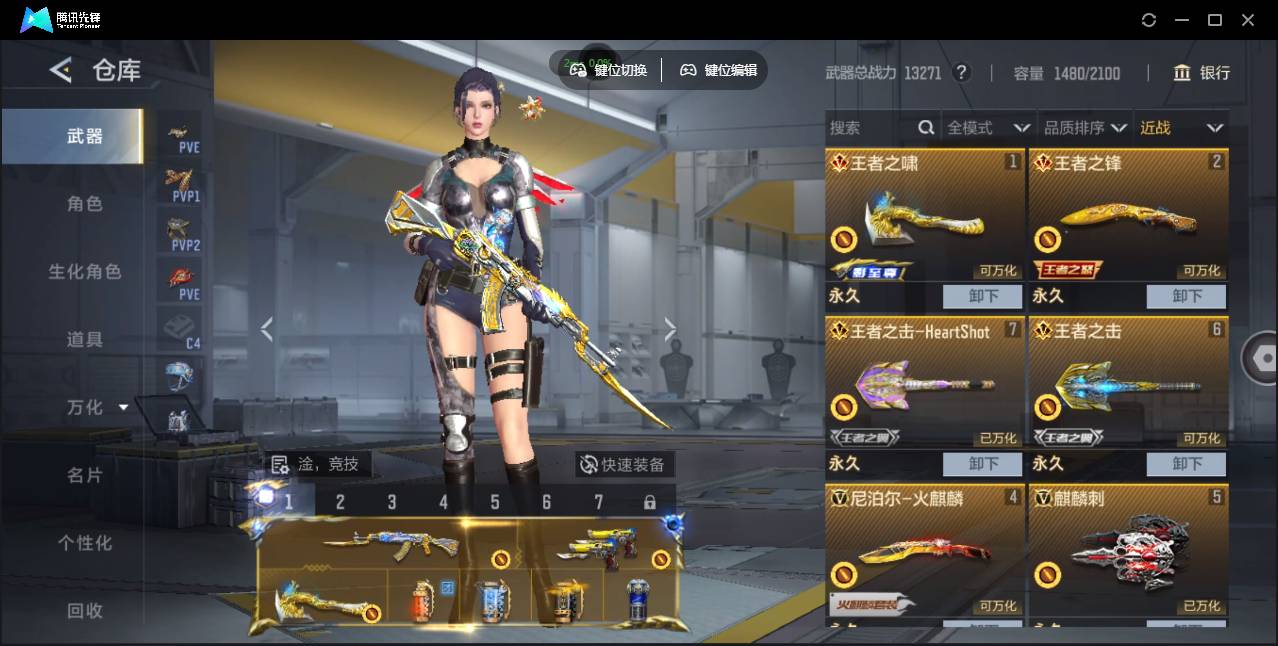Click the weapon 搜索 search field
Viewport: 1278px width, 646px height.
pyautogui.click(x=870, y=128)
